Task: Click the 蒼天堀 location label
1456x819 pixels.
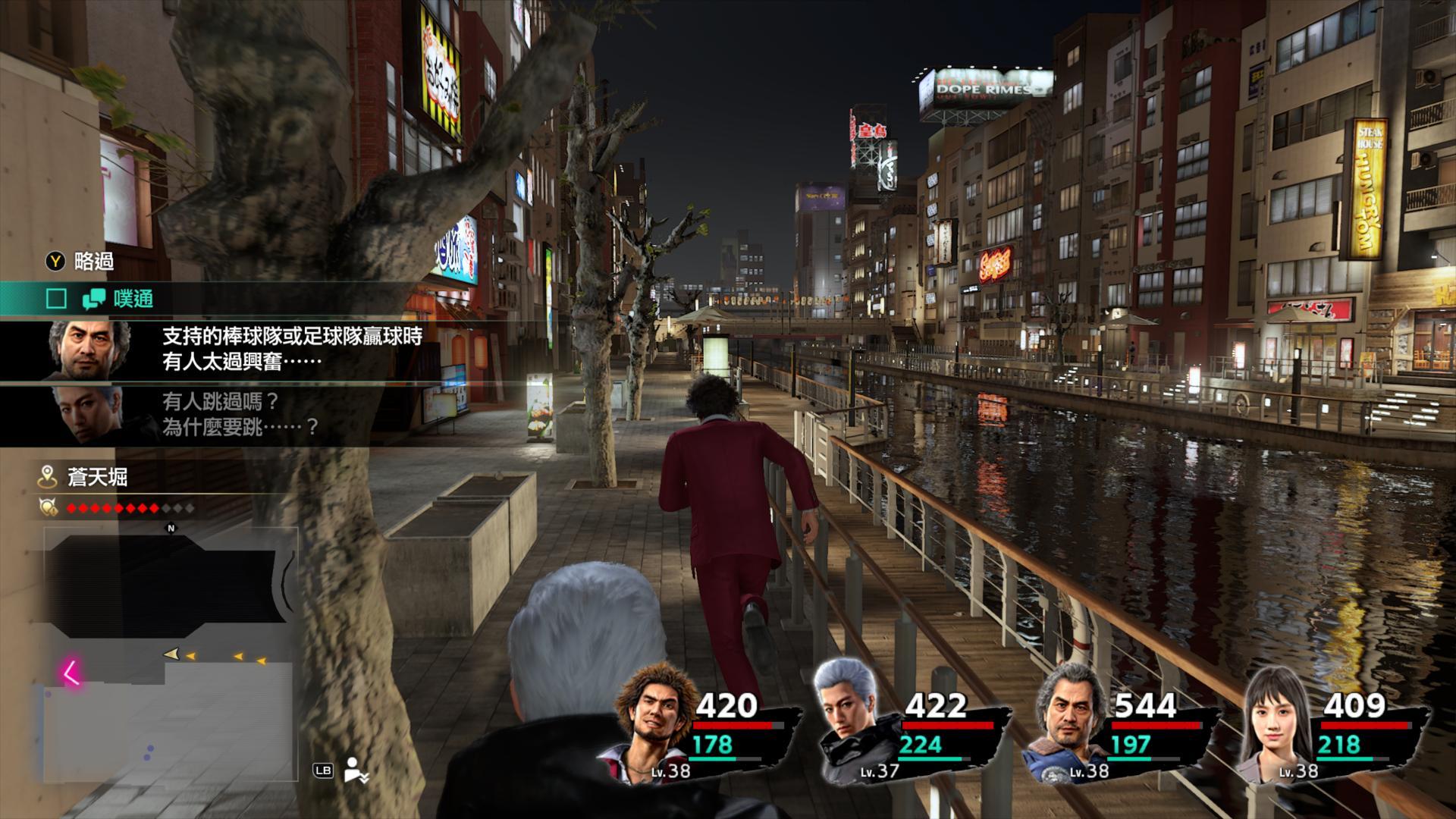Action: pyautogui.click(x=97, y=477)
